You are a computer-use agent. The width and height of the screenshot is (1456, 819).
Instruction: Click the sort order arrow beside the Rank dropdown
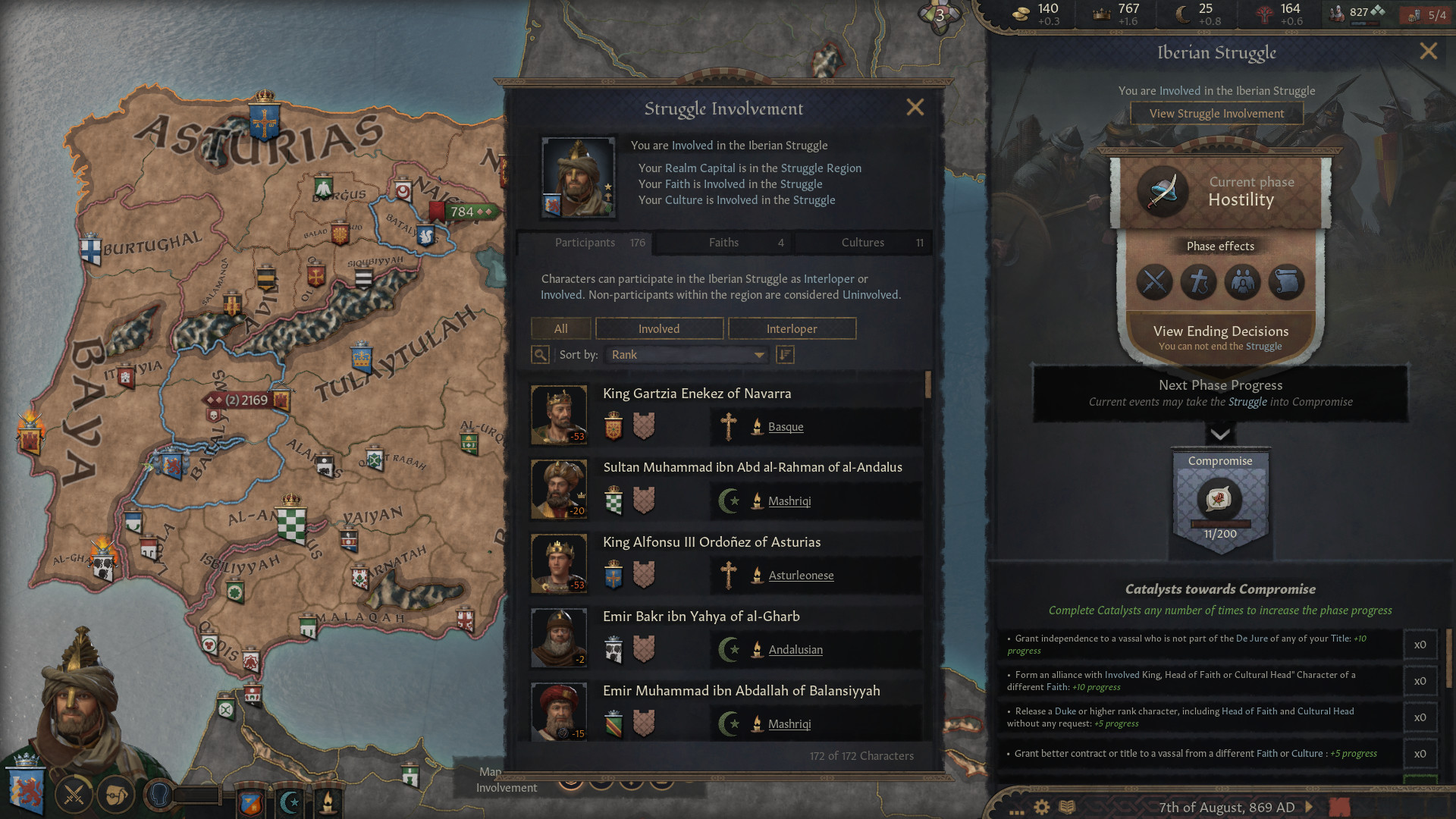pyautogui.click(x=785, y=355)
